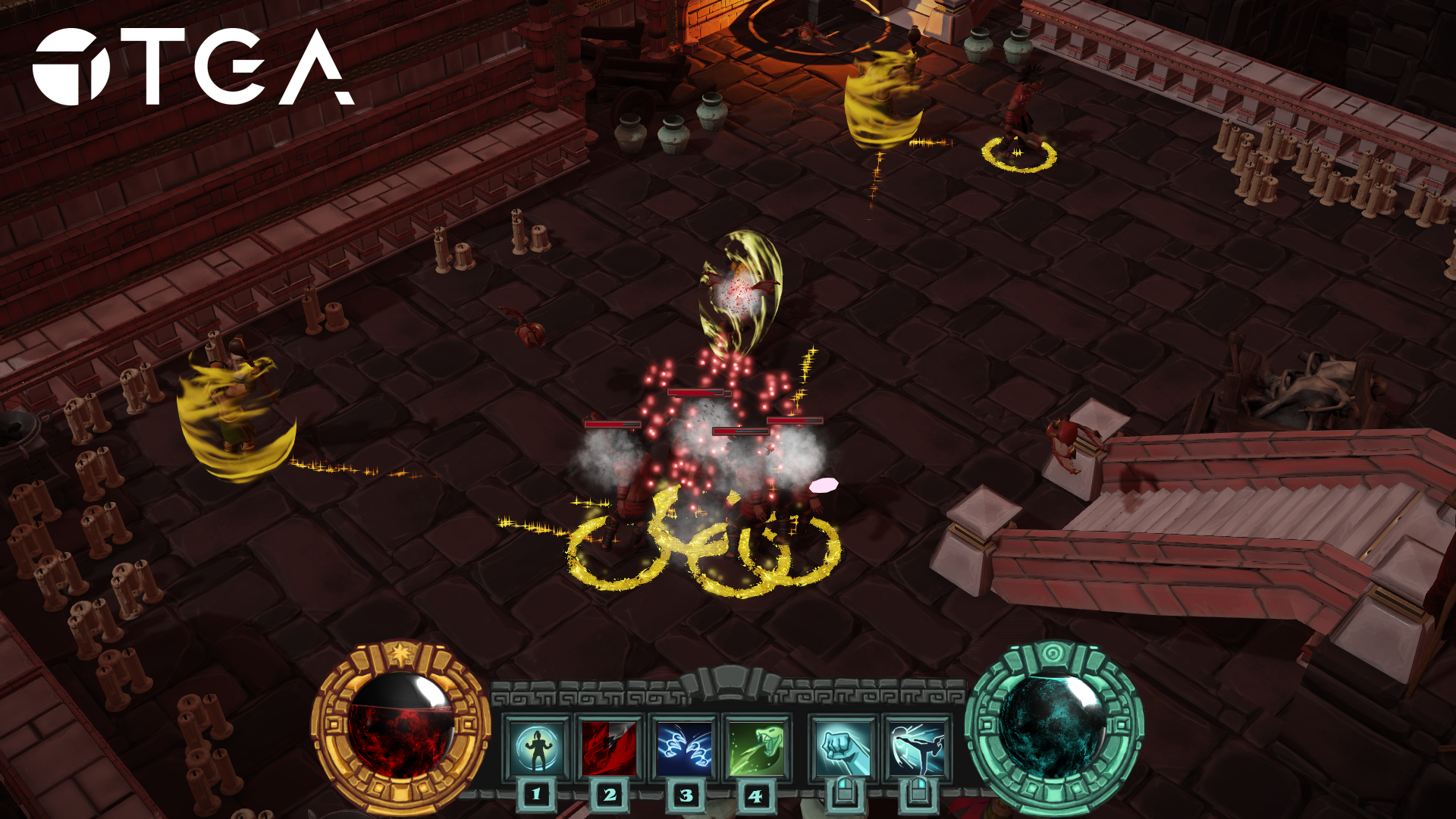Trigger the blue claw strike ability
The height and width of the screenshot is (819, 1456).
(x=684, y=748)
